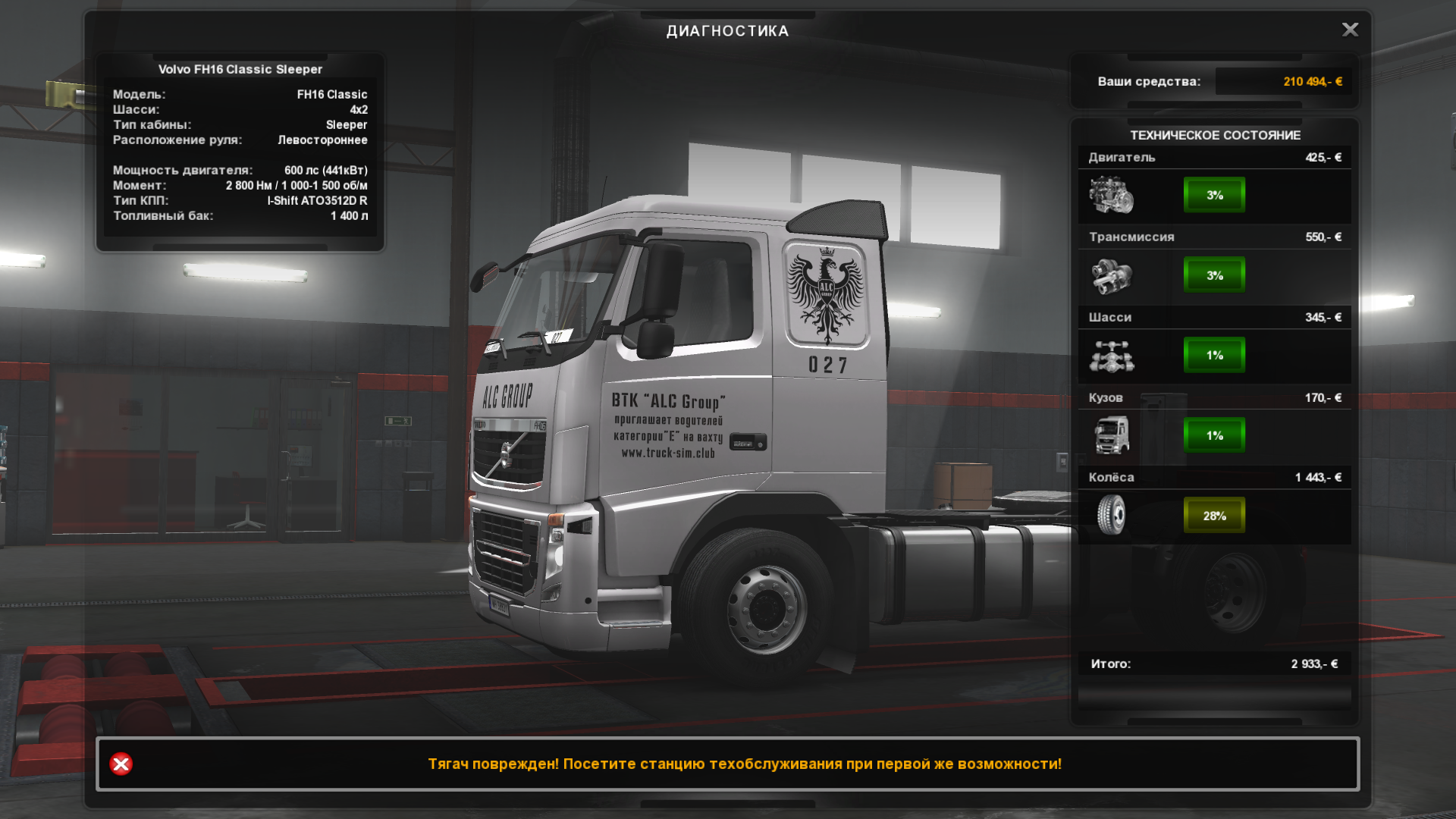Select the wheels 28% wear button
1456x819 pixels.
coord(1214,516)
